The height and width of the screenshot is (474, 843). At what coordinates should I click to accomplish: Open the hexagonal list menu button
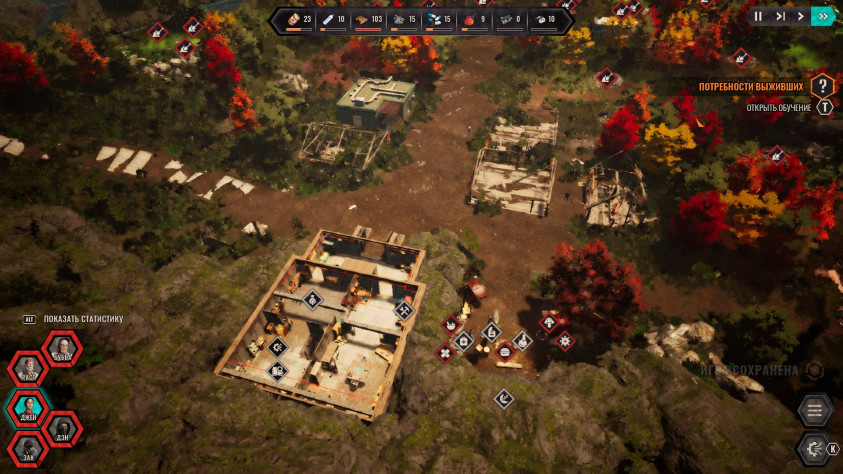click(815, 410)
